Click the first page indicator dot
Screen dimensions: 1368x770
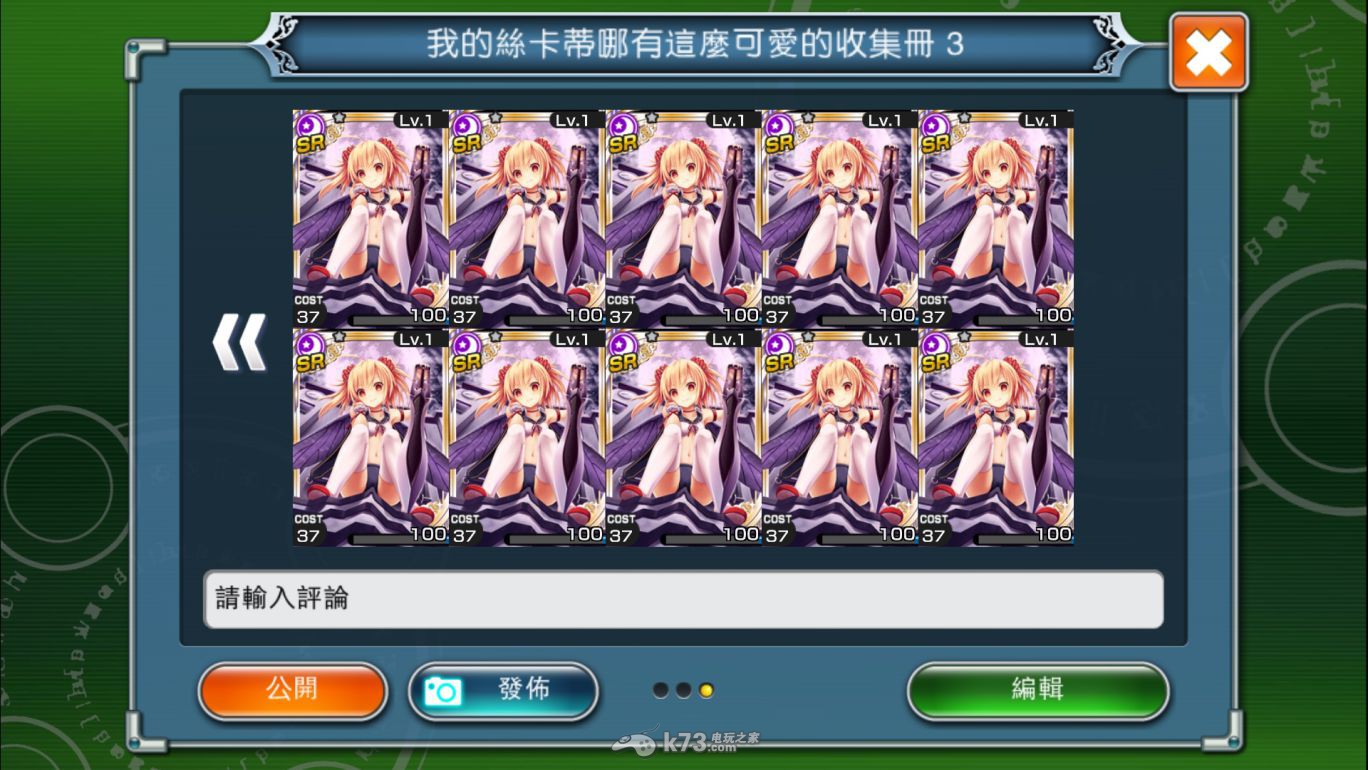[662, 689]
